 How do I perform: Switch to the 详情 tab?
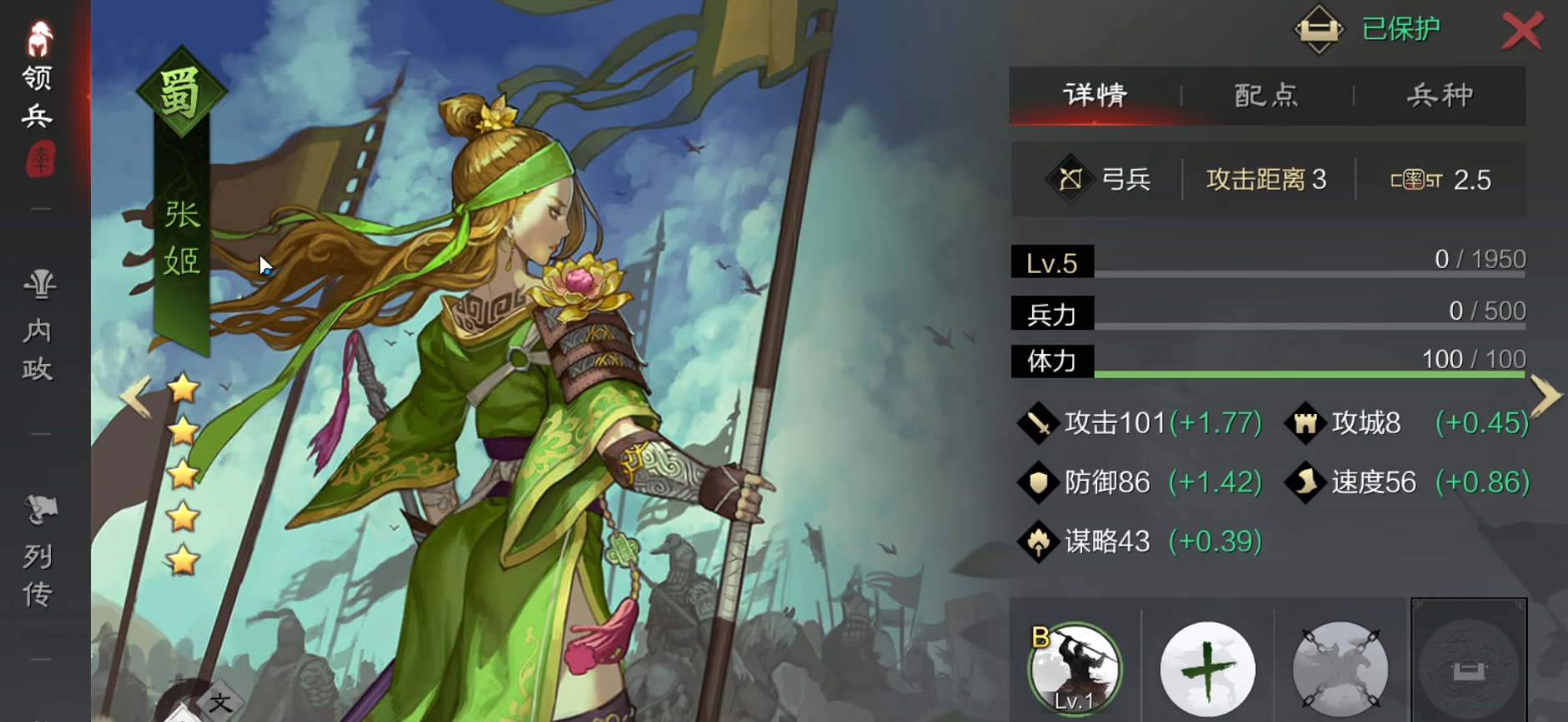click(1095, 95)
